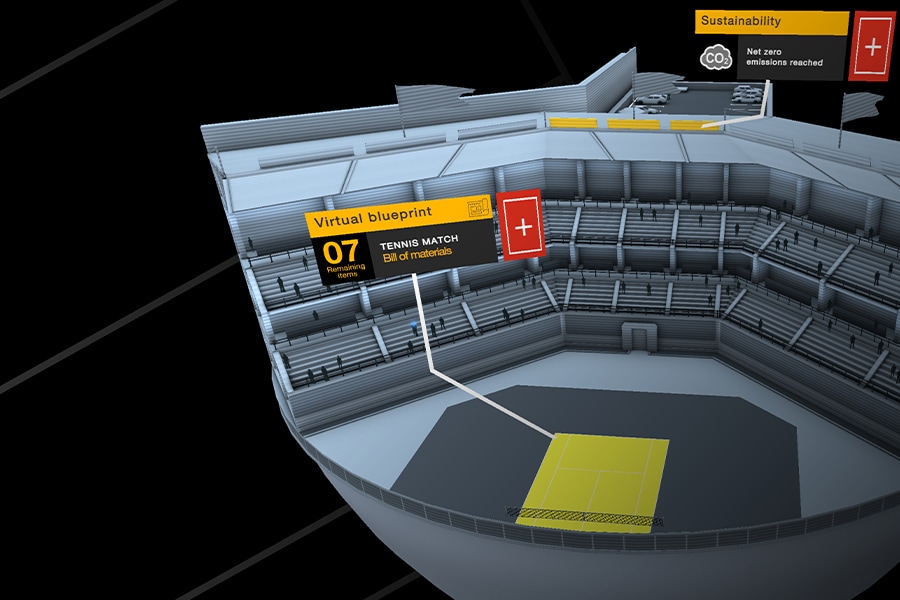Expand the Sustainability red plus button

872,46
